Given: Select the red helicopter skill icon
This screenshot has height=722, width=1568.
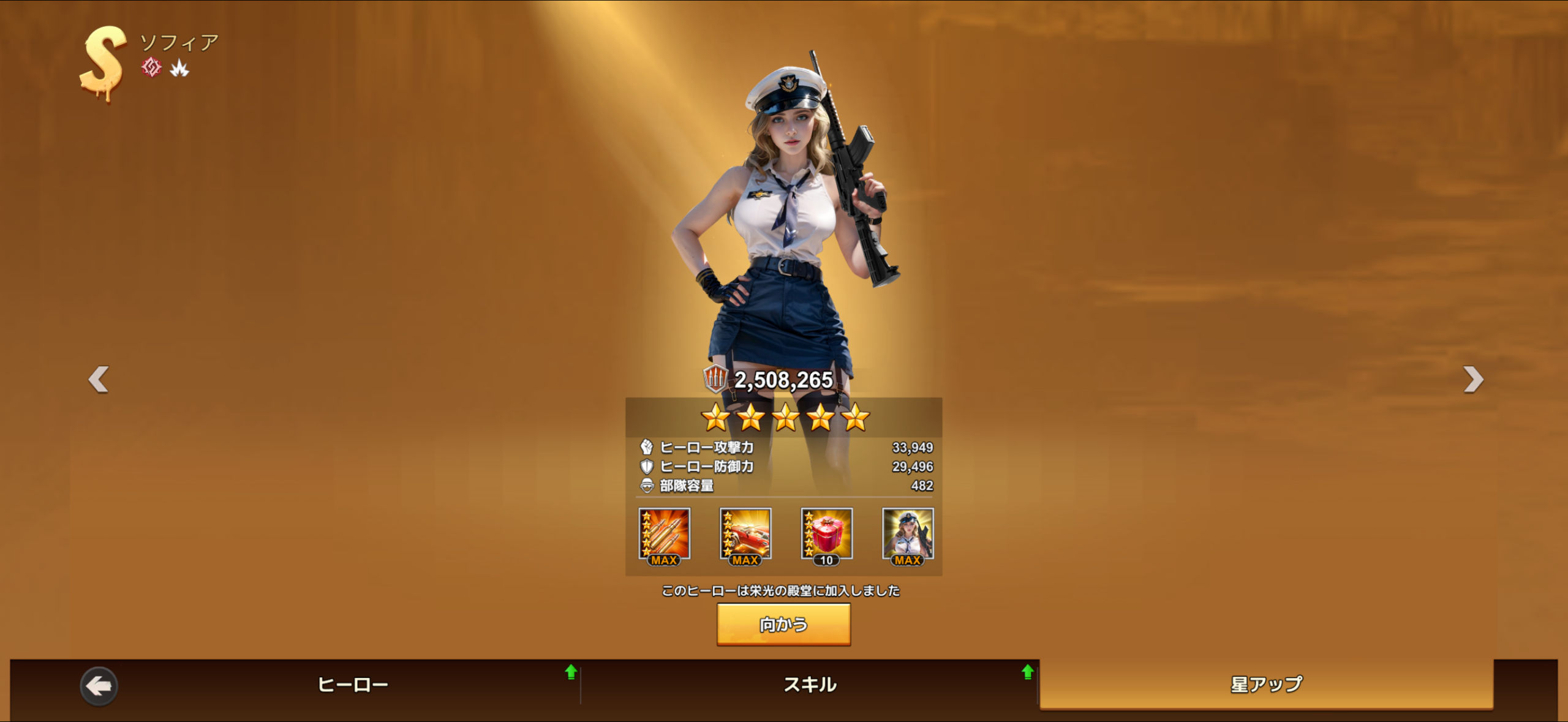Looking at the screenshot, I should (x=745, y=535).
